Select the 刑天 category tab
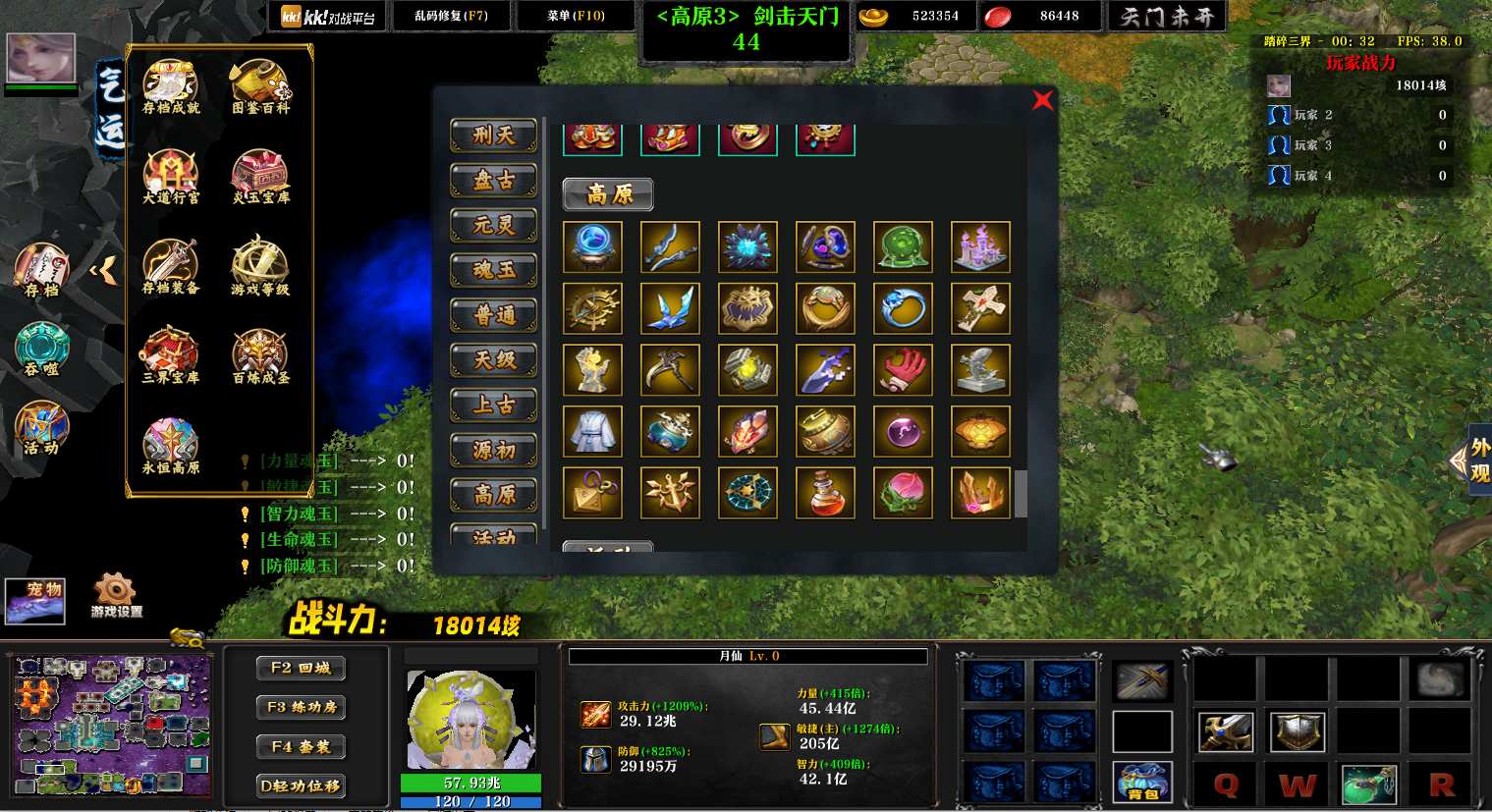Screen dimensions: 1492x812 click(493, 135)
